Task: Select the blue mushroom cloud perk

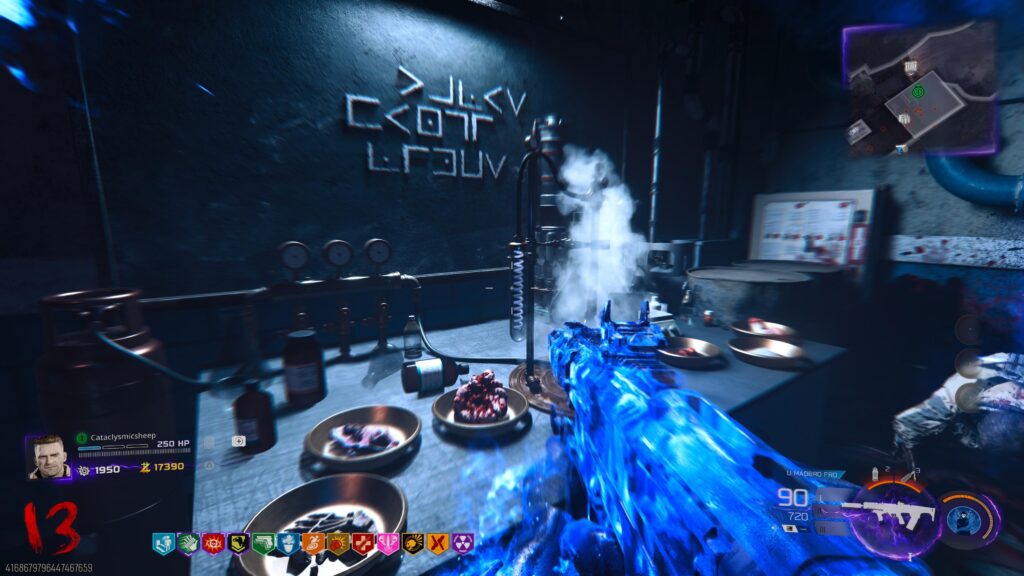Action: 287,543
